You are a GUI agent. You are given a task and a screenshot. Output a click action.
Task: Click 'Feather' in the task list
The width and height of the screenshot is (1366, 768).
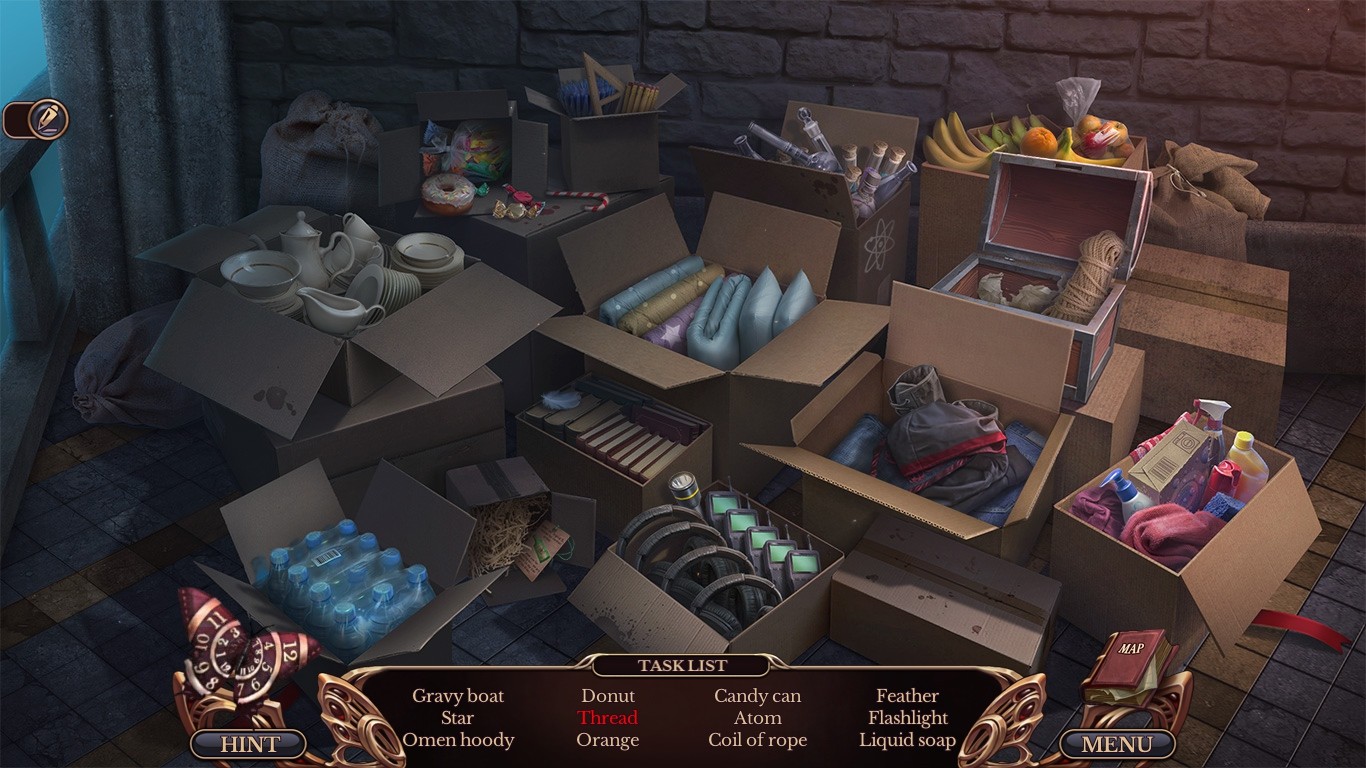click(907, 695)
